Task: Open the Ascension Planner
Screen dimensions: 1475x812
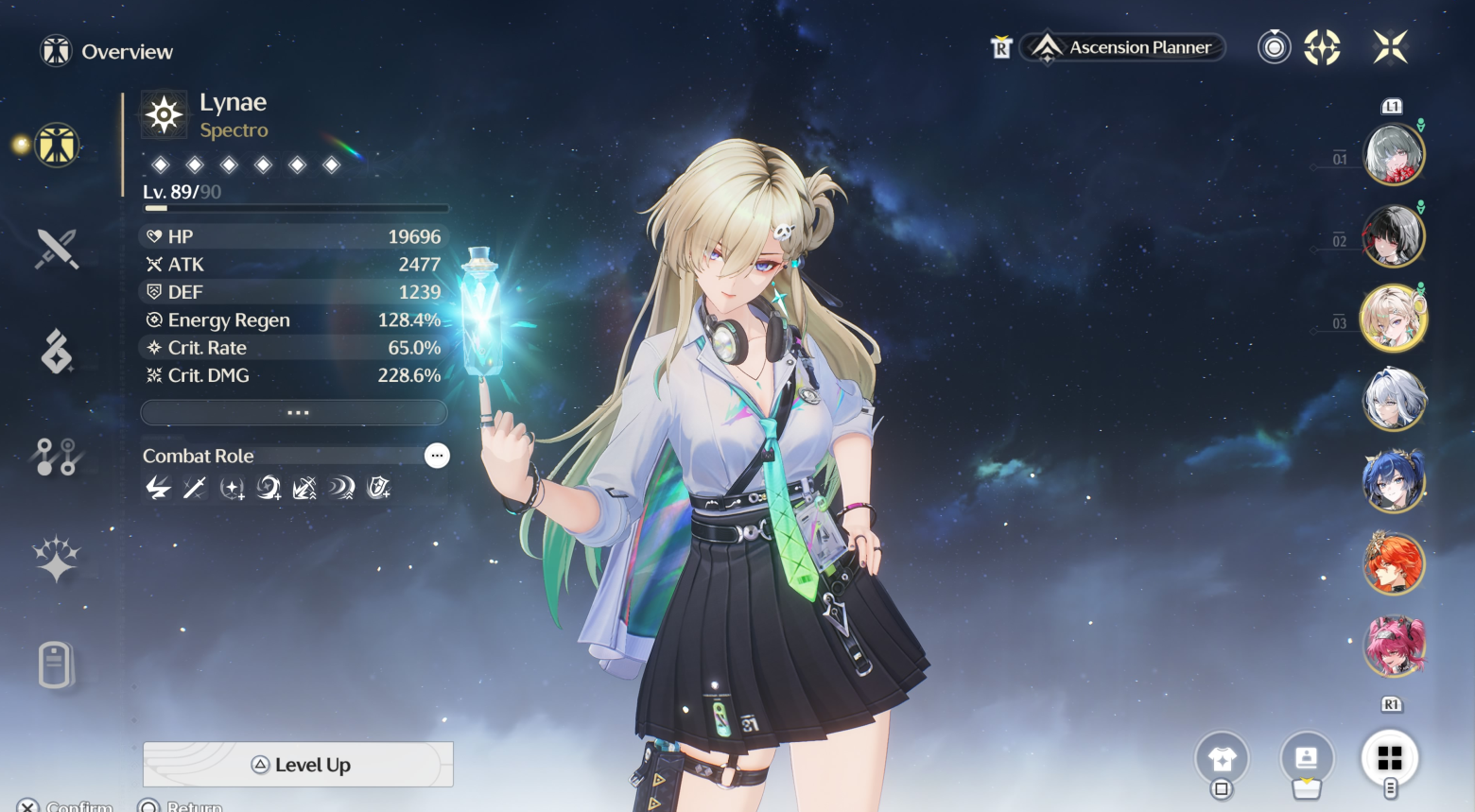Action: click(1124, 47)
